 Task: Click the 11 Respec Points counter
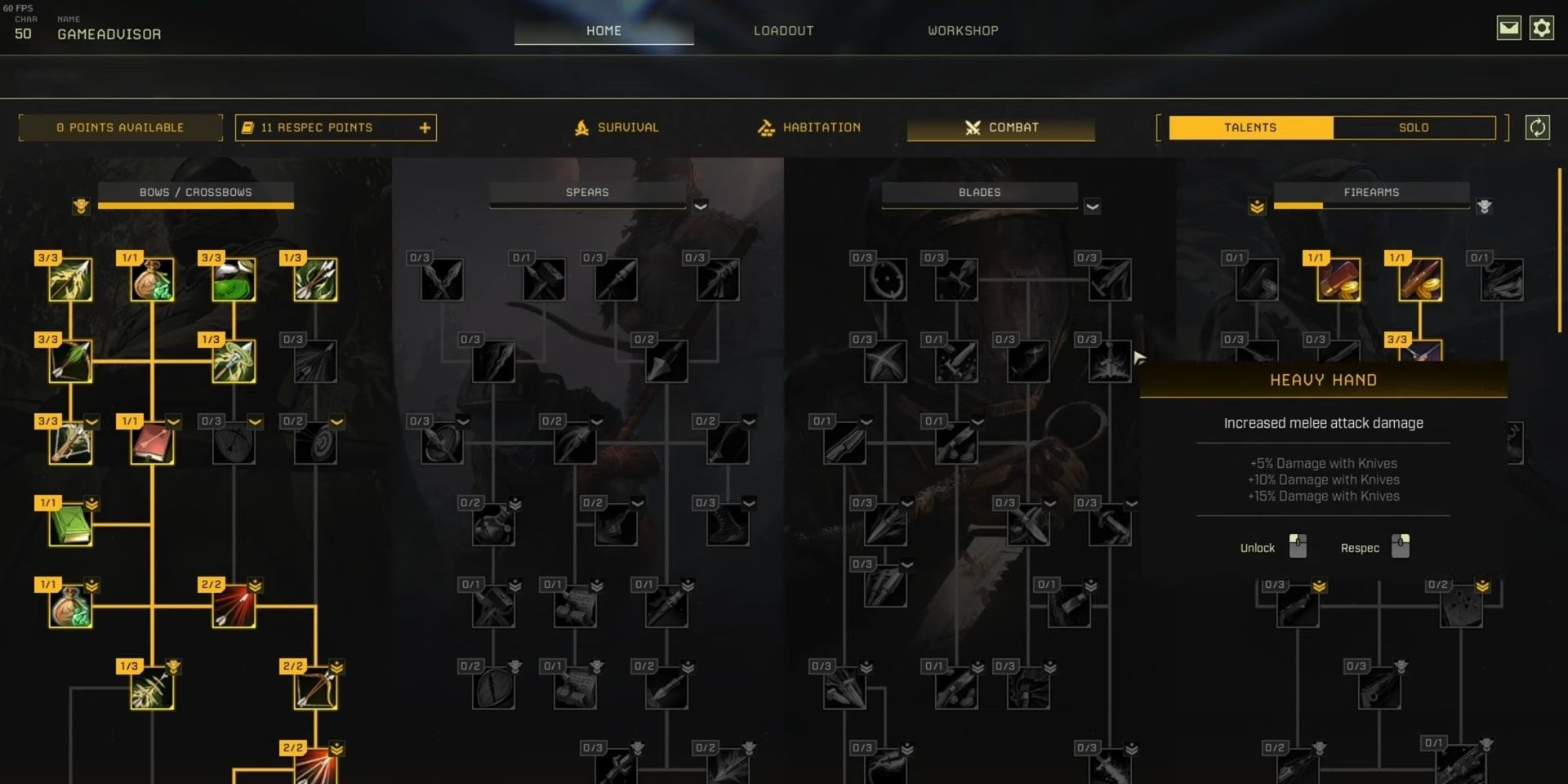point(317,127)
